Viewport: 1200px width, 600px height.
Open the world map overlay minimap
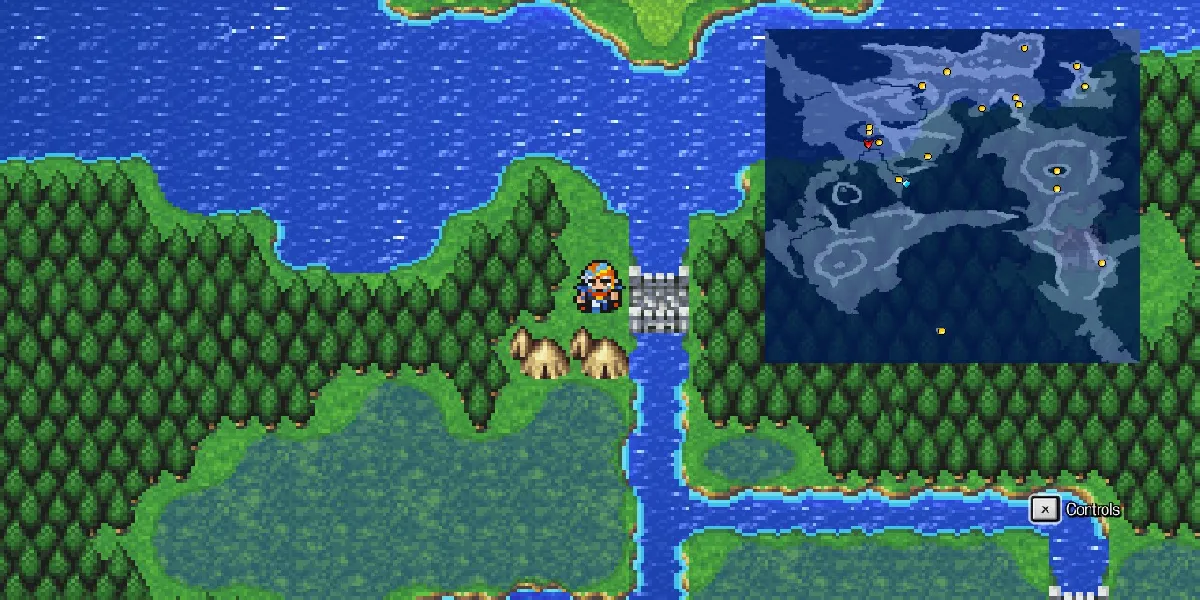952,195
